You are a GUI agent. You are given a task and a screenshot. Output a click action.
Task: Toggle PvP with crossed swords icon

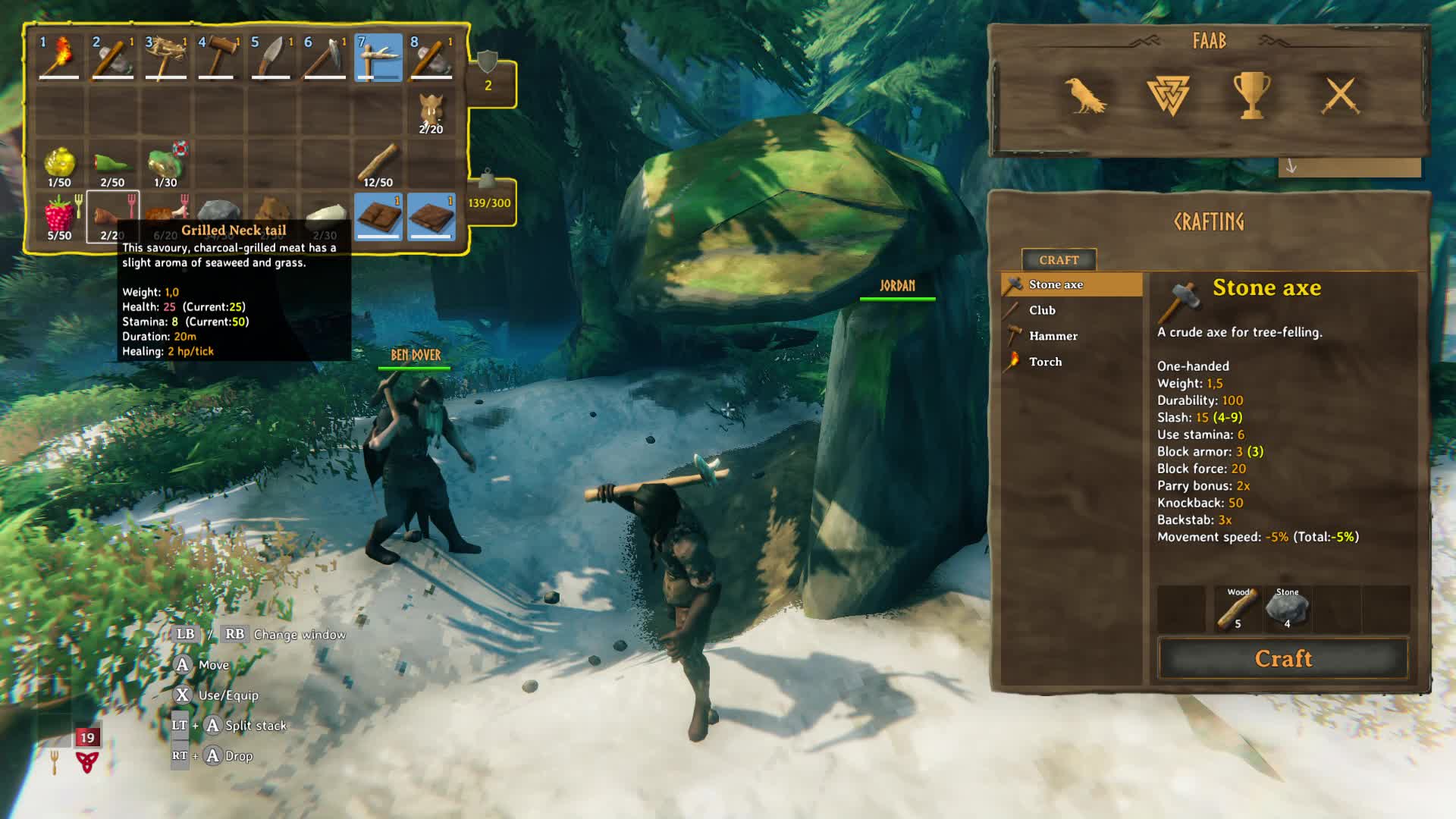[1341, 96]
